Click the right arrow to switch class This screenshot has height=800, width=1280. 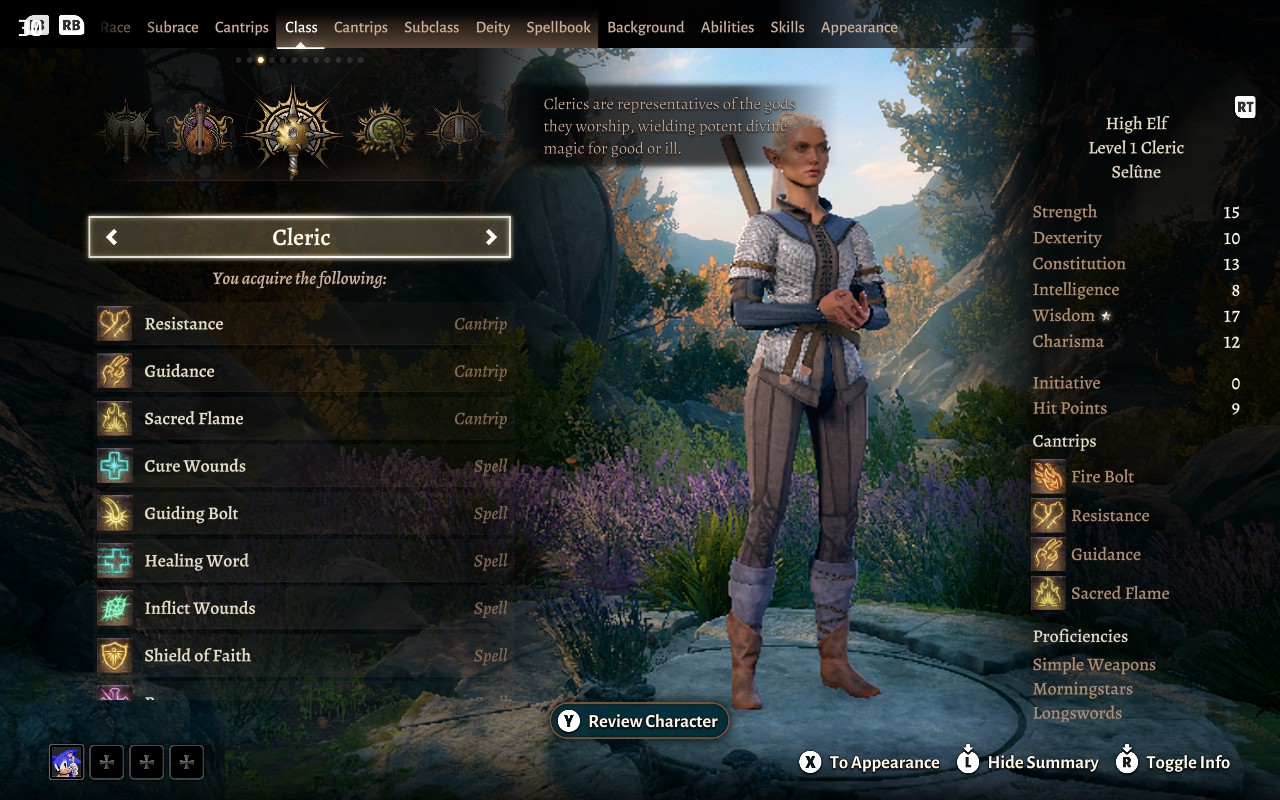coord(491,237)
